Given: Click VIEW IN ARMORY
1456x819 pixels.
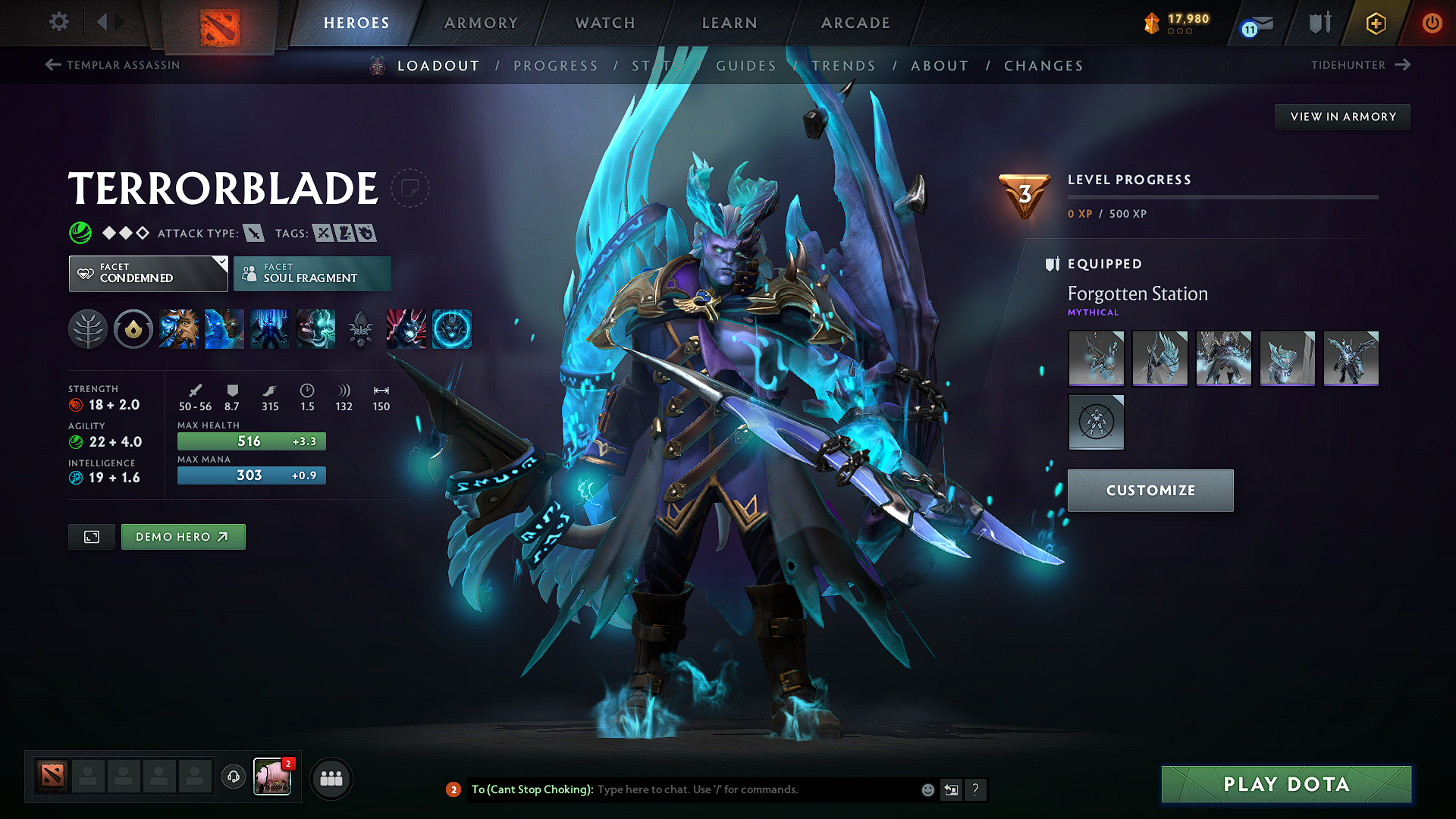Looking at the screenshot, I should [x=1342, y=116].
